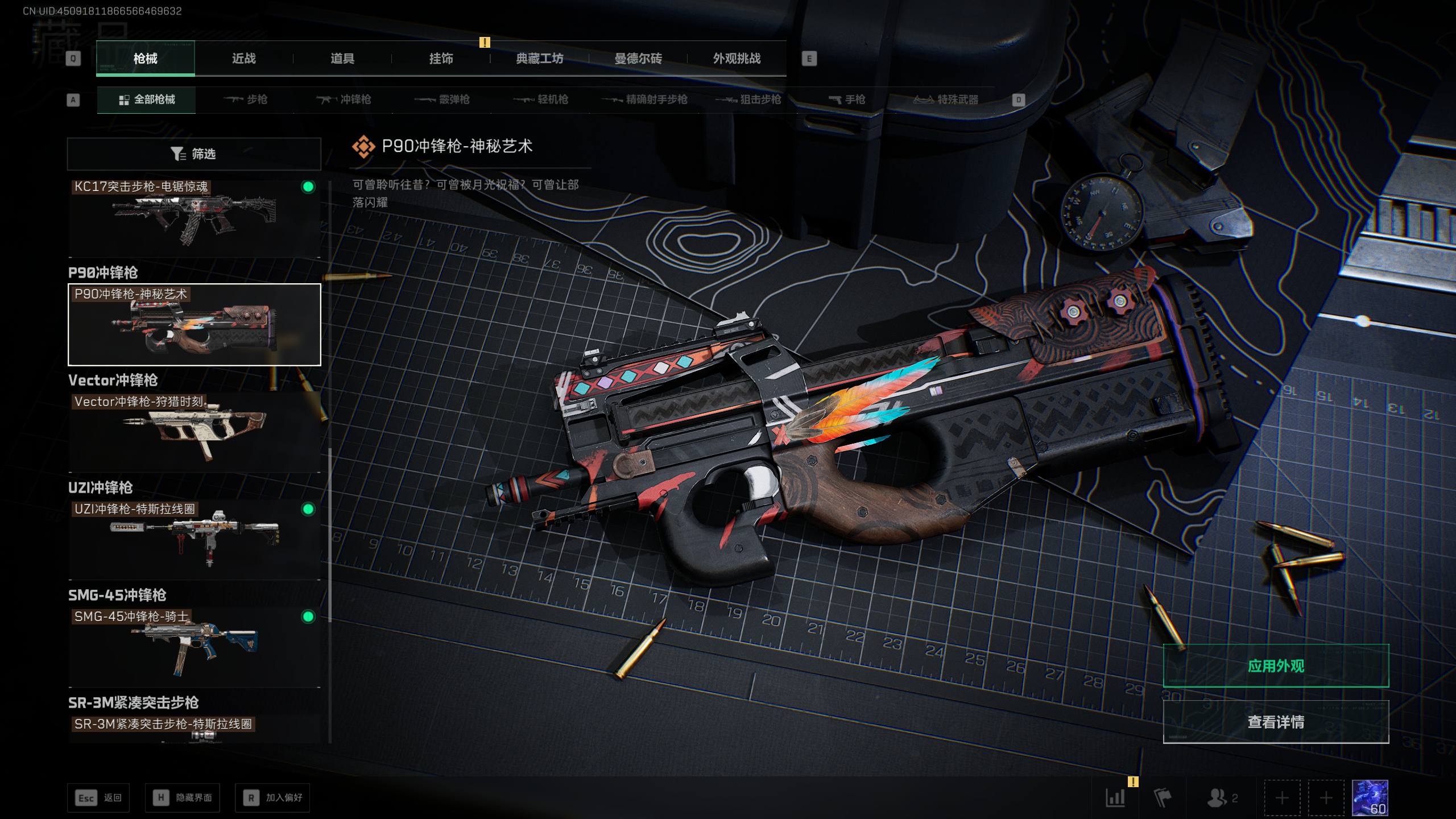Open the player avatar showing level 60
Viewport: 1456px width, 819px height.
coord(1370,798)
